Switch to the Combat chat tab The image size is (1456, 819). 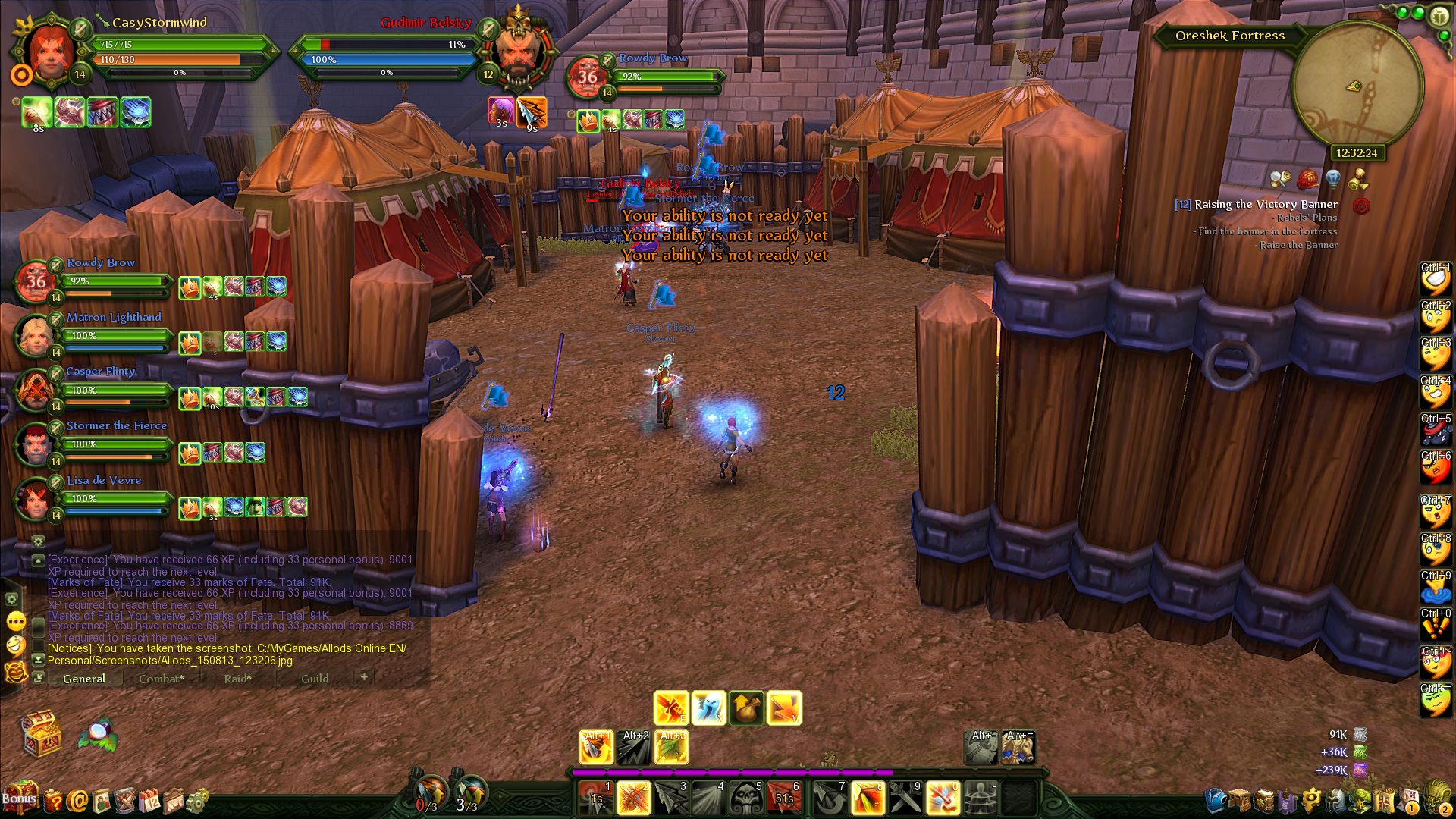coord(161,679)
